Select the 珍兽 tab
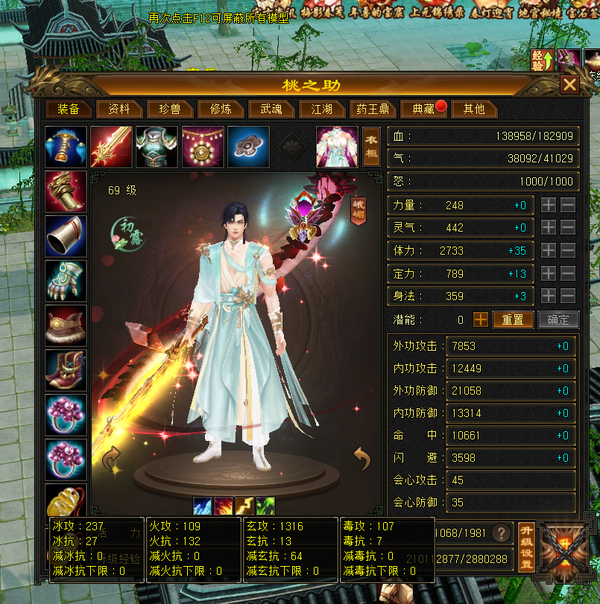The image size is (600, 604). [170, 109]
